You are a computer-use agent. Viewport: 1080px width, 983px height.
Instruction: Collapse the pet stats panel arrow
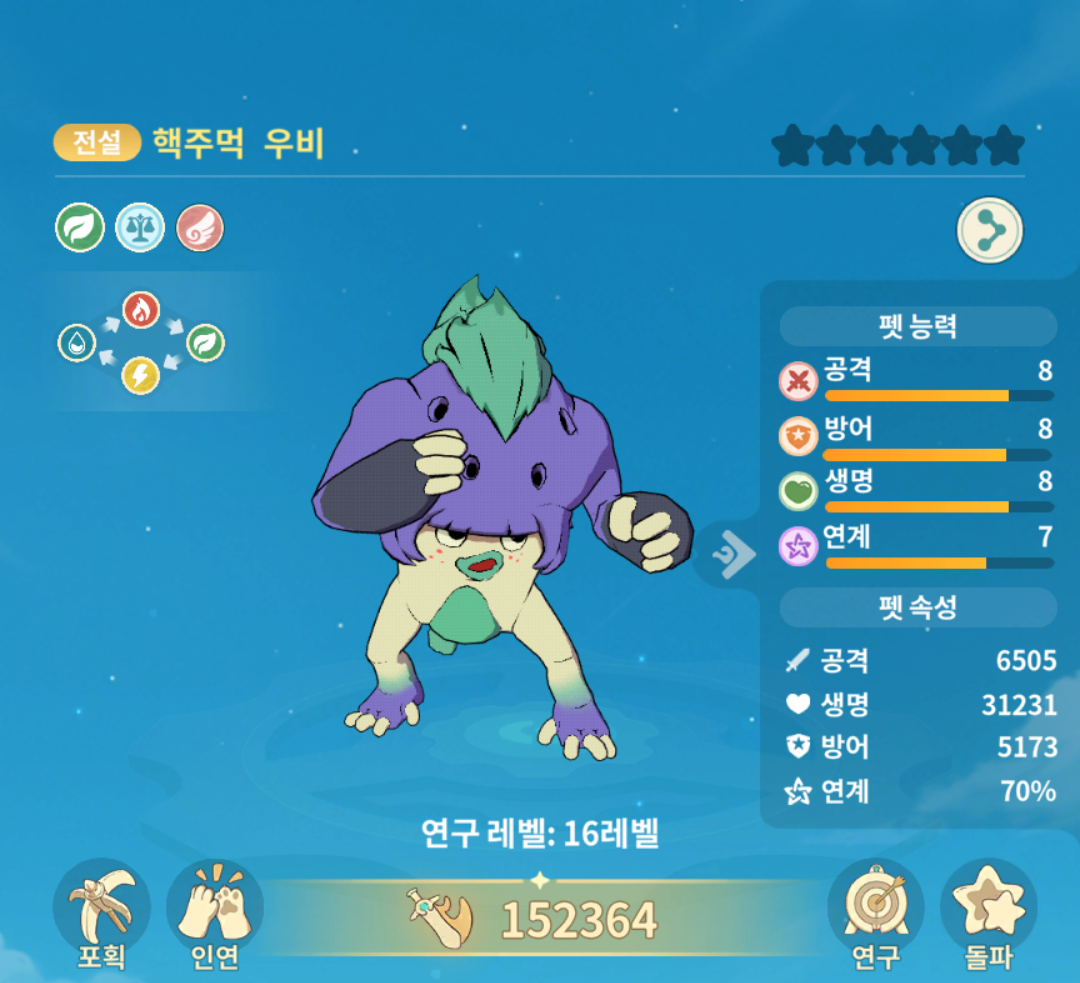tap(733, 551)
